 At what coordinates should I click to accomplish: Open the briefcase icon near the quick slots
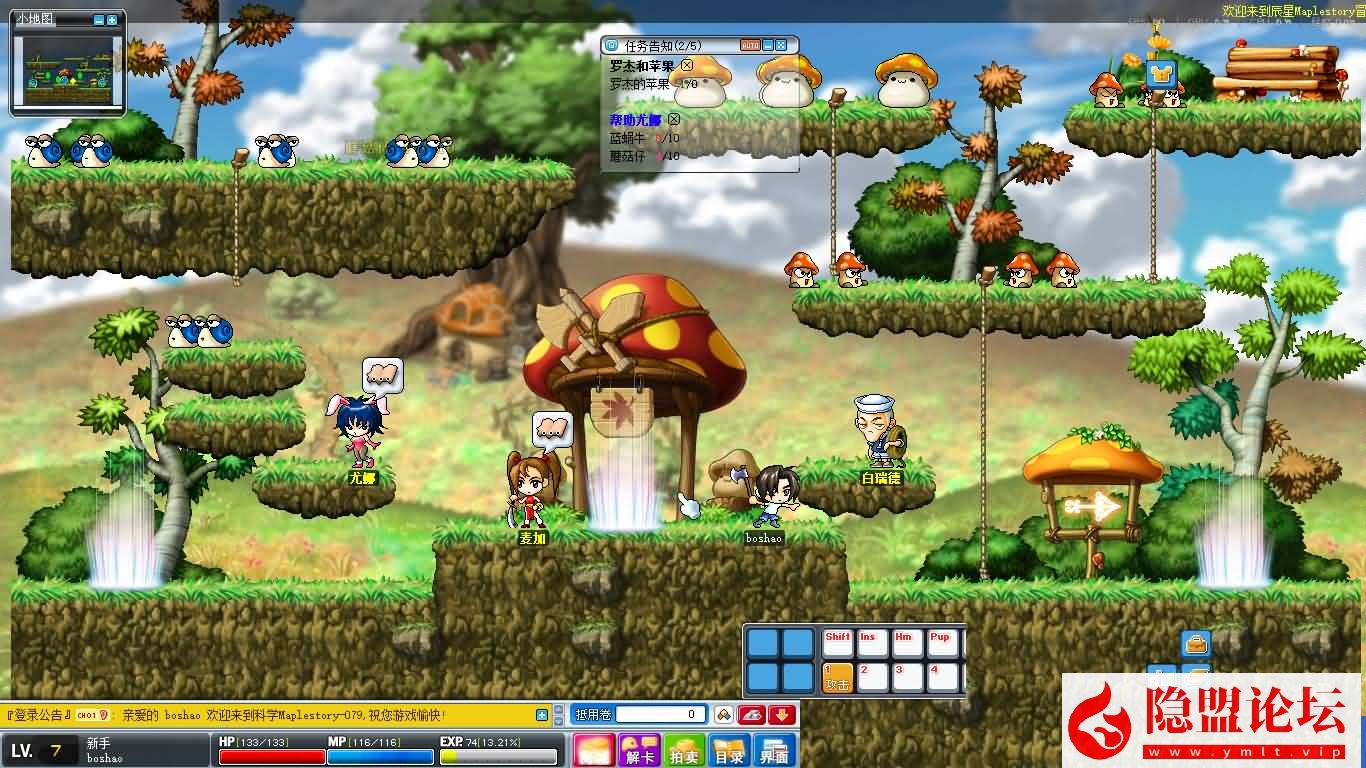click(1196, 644)
